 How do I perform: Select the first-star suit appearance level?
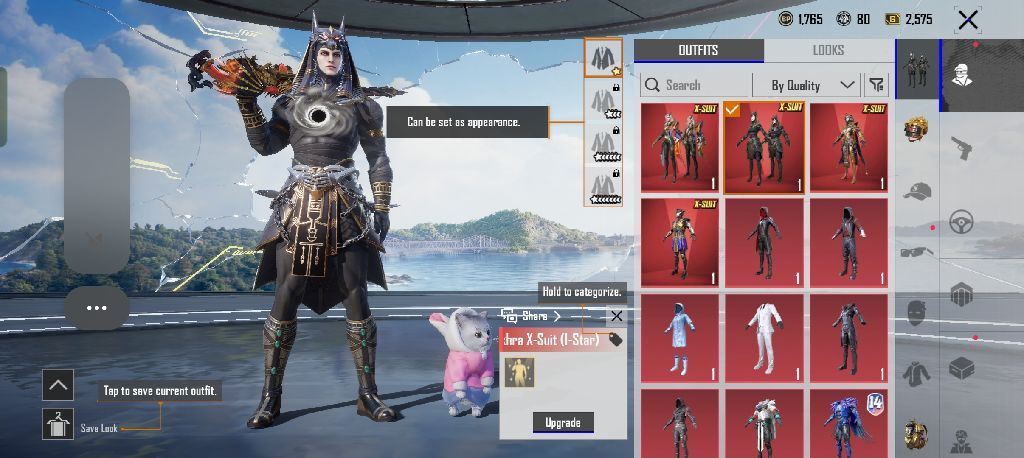click(603, 59)
